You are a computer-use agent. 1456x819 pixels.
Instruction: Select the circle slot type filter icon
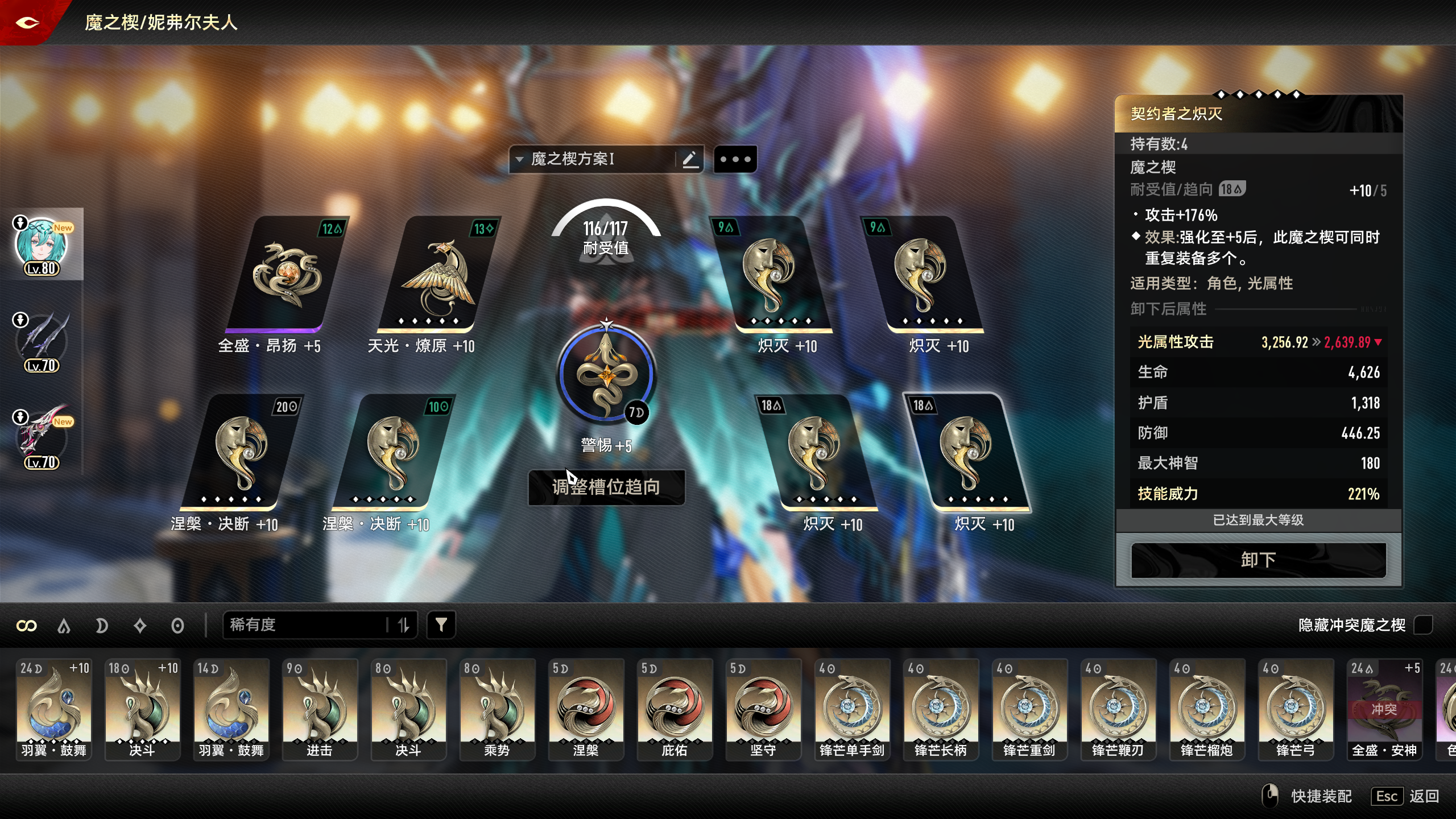tap(178, 625)
